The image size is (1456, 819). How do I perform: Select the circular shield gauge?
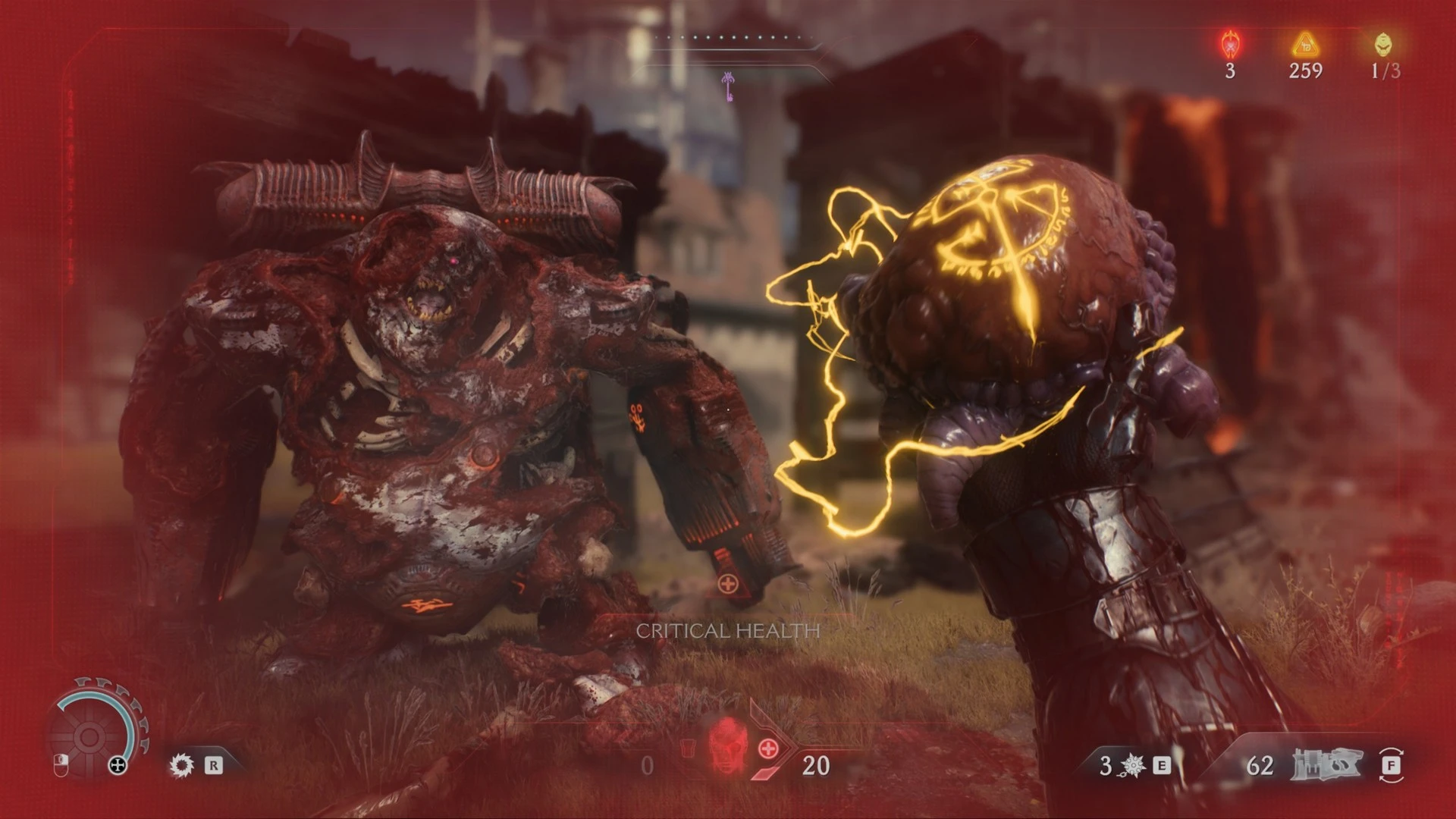[89, 734]
